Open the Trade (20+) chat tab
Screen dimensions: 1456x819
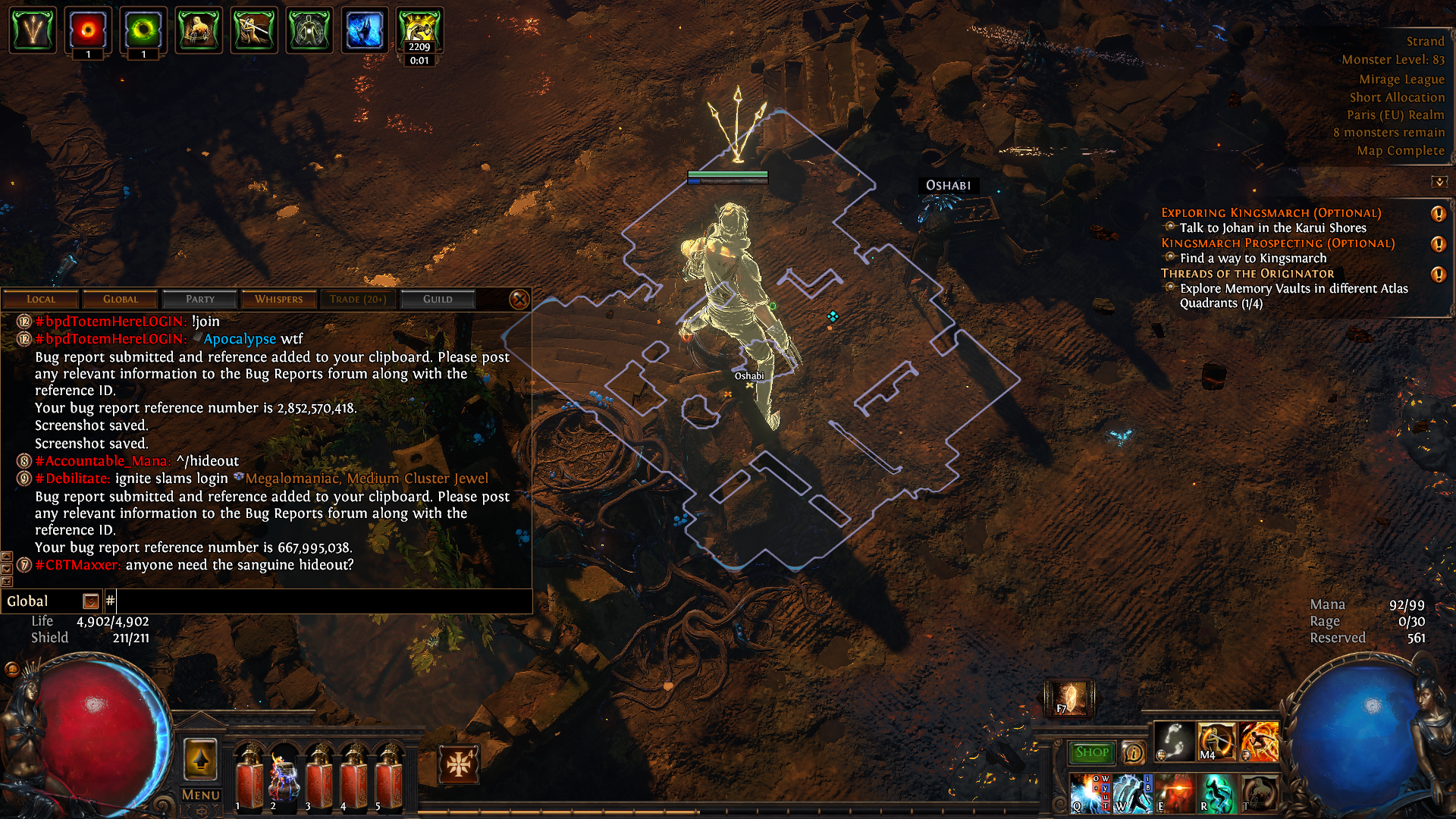(x=358, y=300)
